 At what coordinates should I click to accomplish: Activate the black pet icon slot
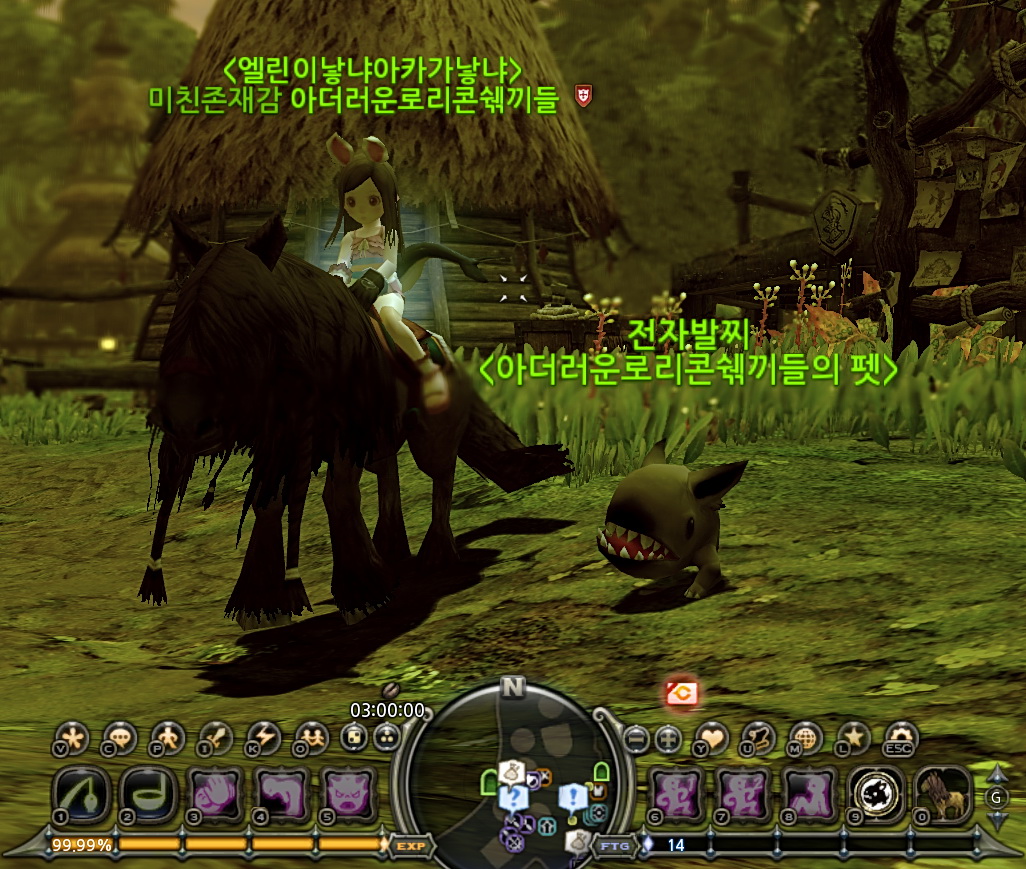click(x=877, y=794)
